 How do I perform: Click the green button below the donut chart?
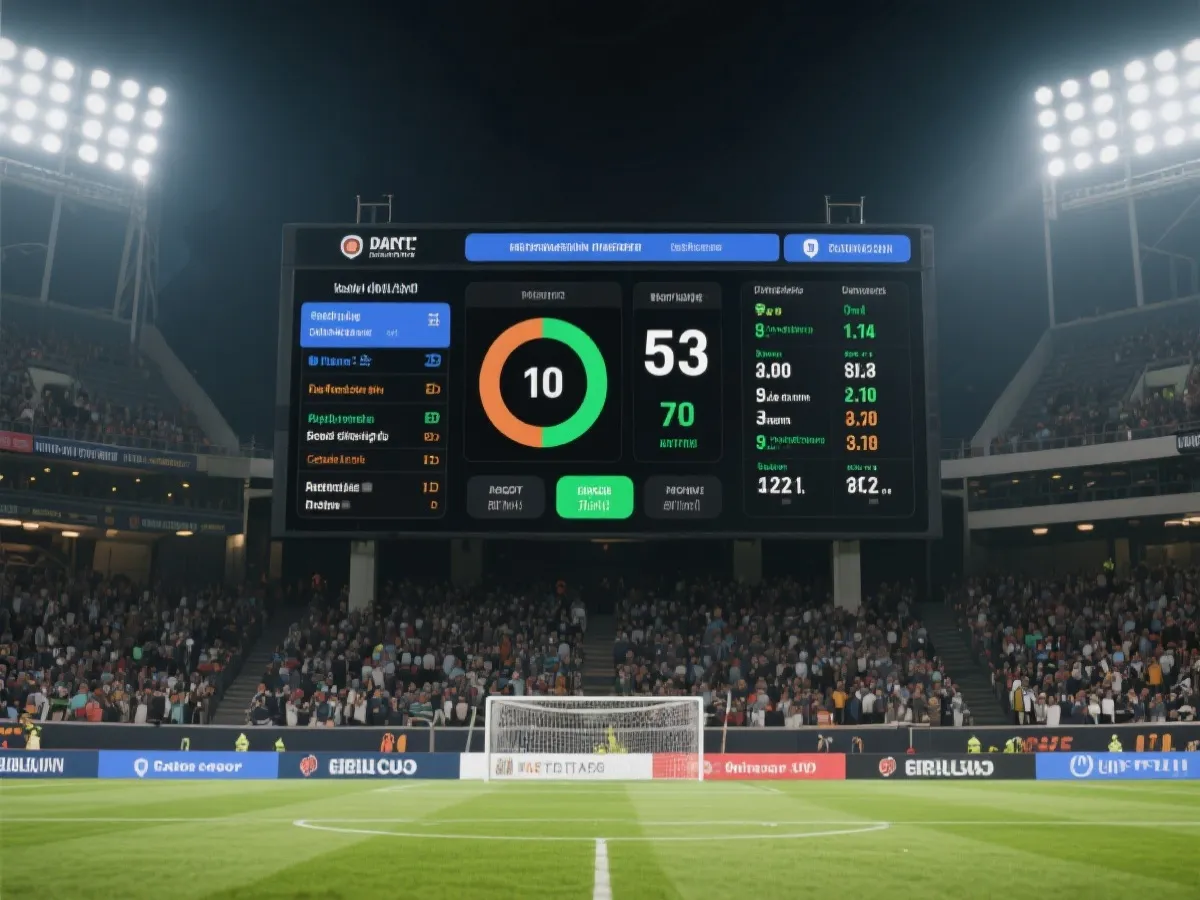click(594, 497)
